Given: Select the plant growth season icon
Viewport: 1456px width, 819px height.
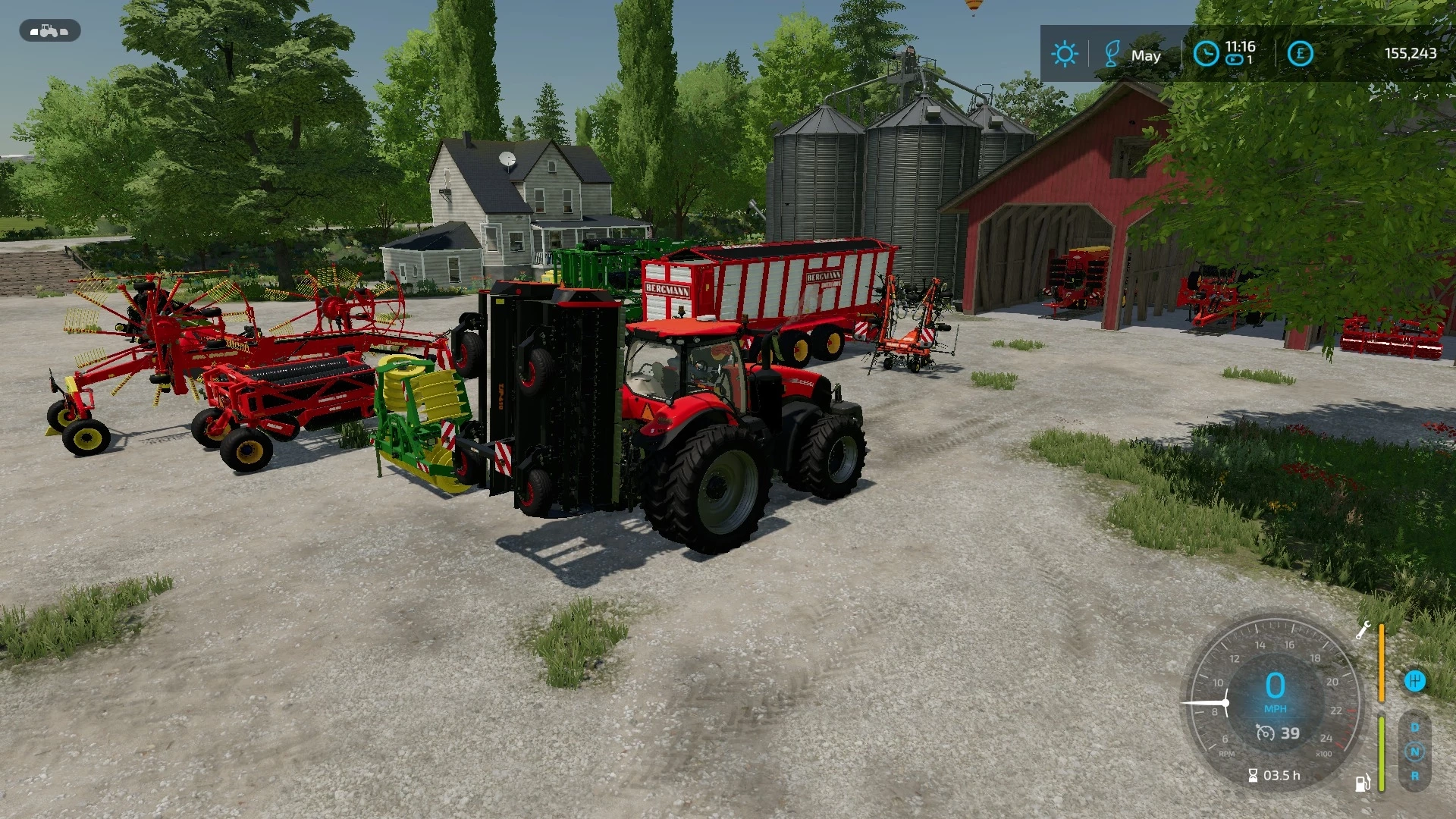Looking at the screenshot, I should pos(1112,52).
